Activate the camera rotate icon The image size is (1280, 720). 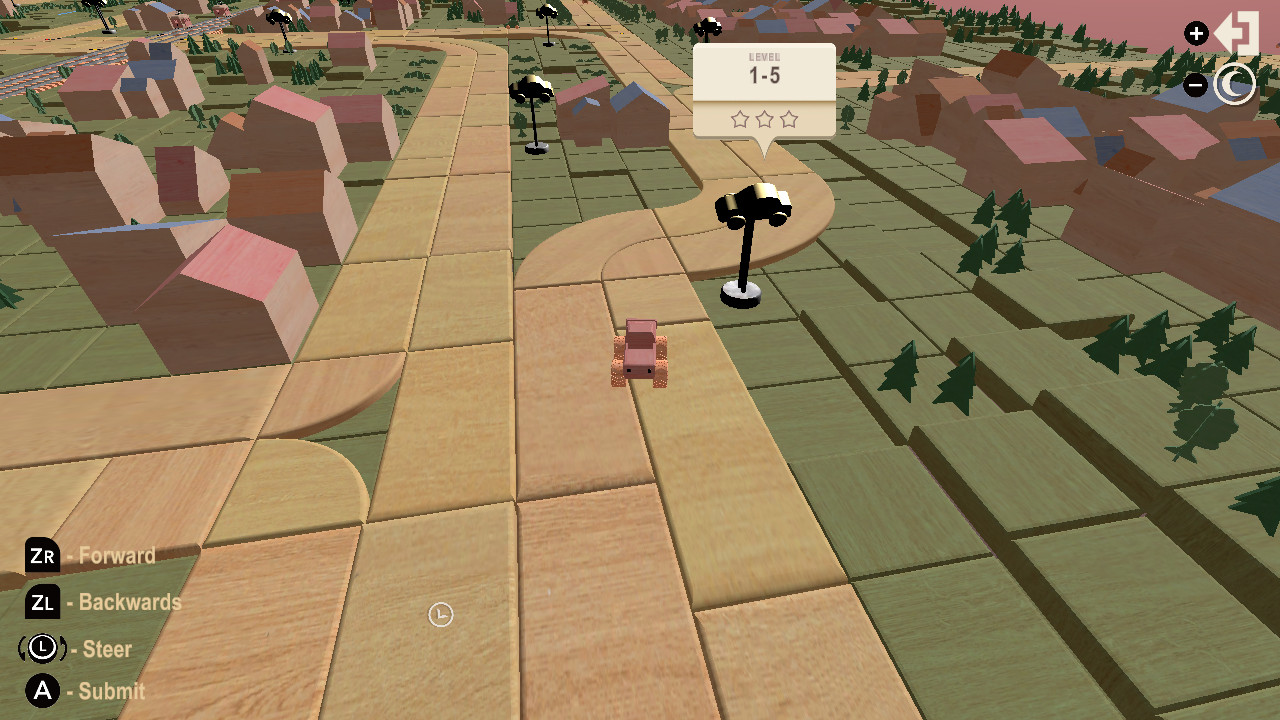point(1236,84)
